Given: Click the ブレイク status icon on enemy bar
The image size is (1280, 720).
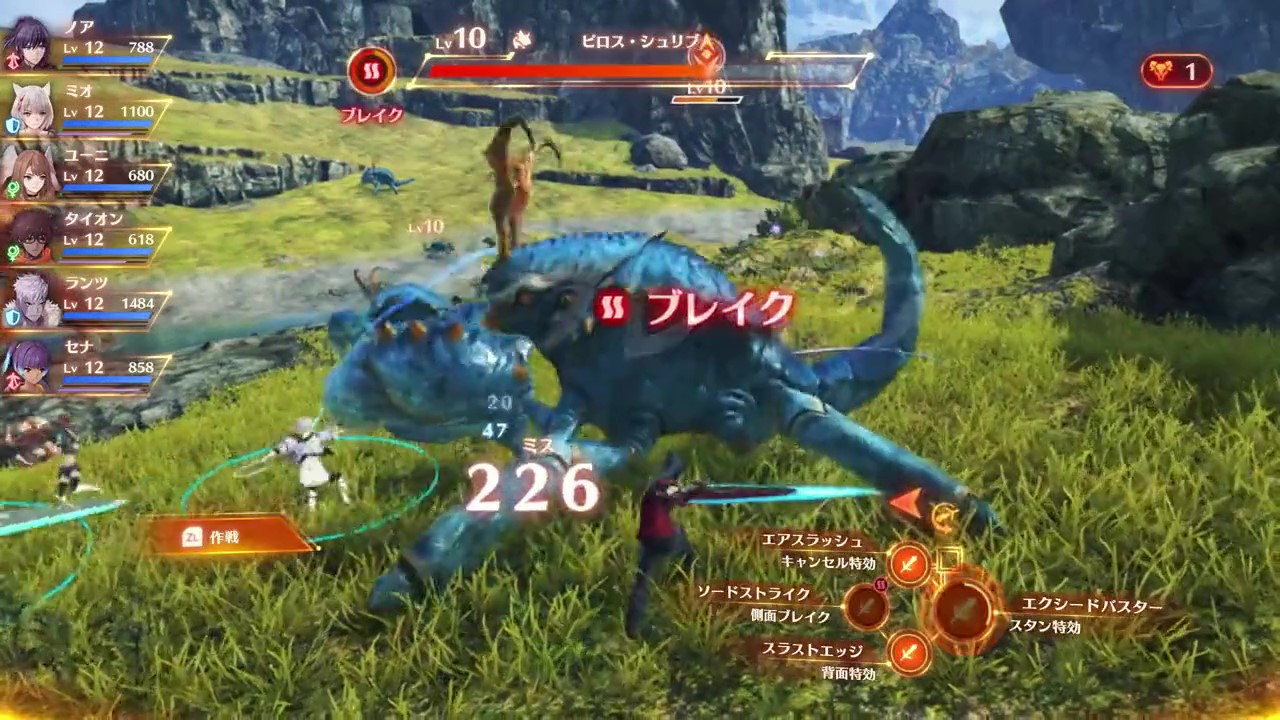Looking at the screenshot, I should coord(372,72).
